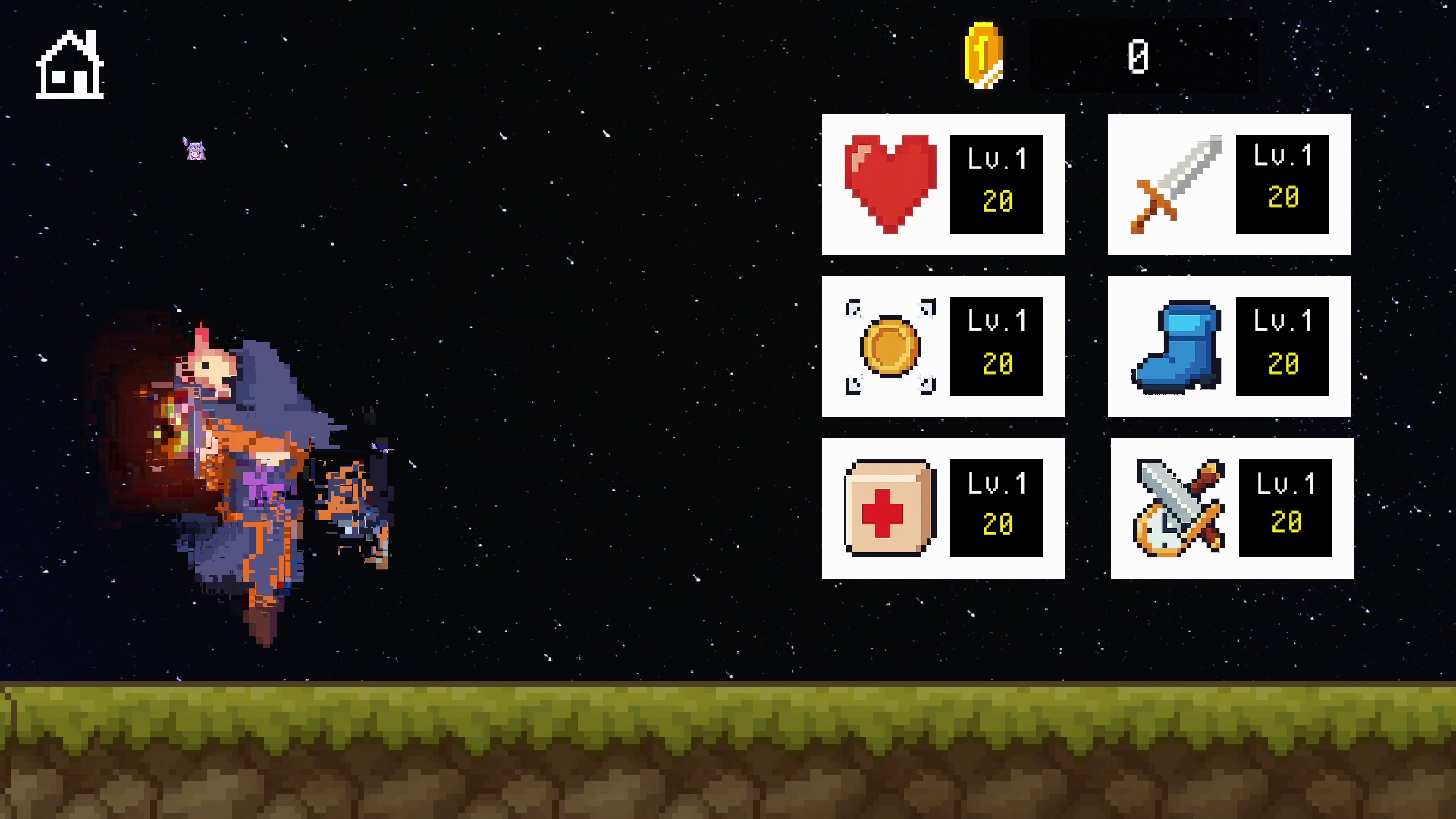This screenshot has height=819, width=1456.
Task: Buy the red heart health upgrade
Action: [943, 184]
